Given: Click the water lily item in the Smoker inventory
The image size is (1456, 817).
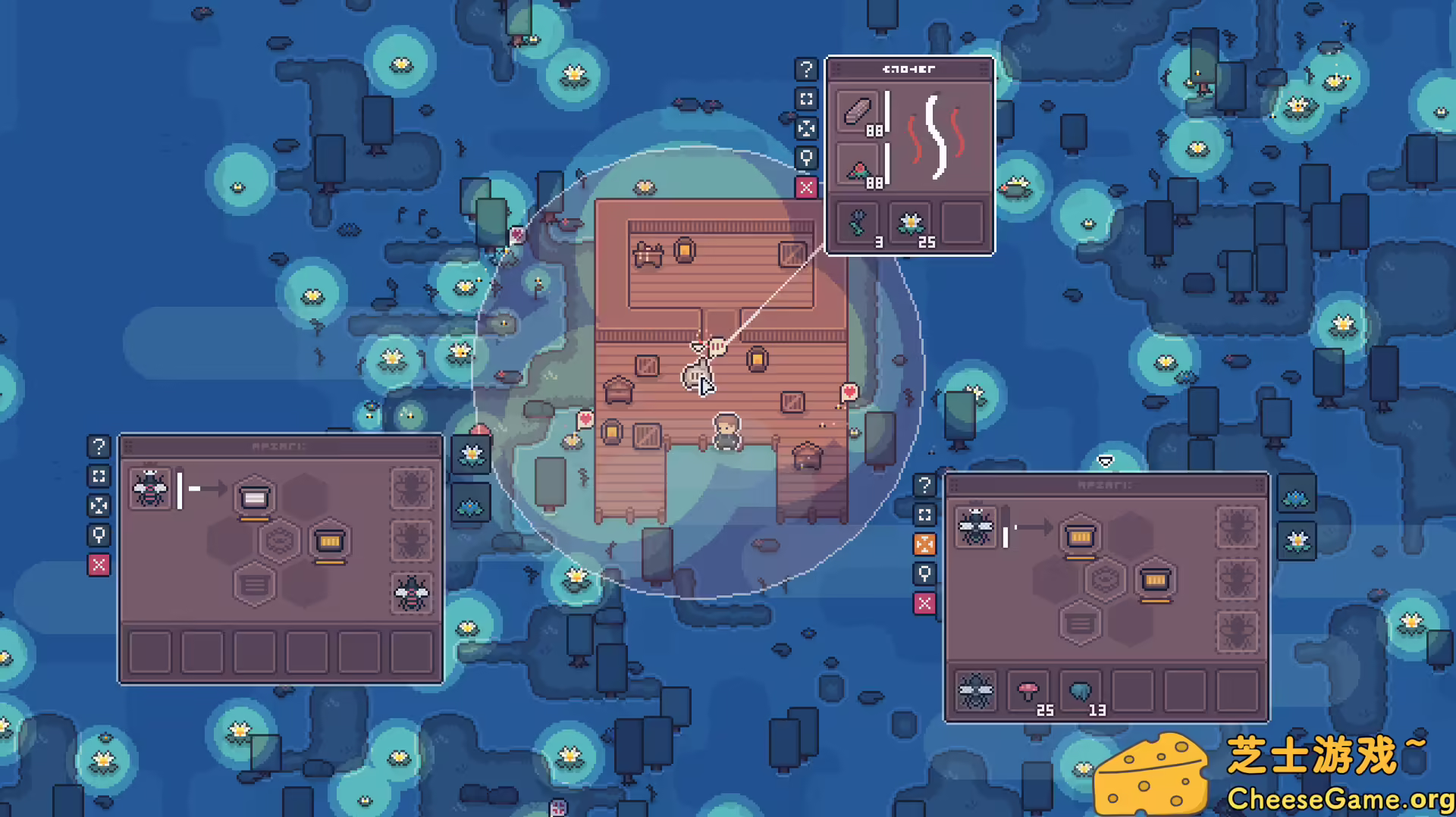Looking at the screenshot, I should 910,222.
